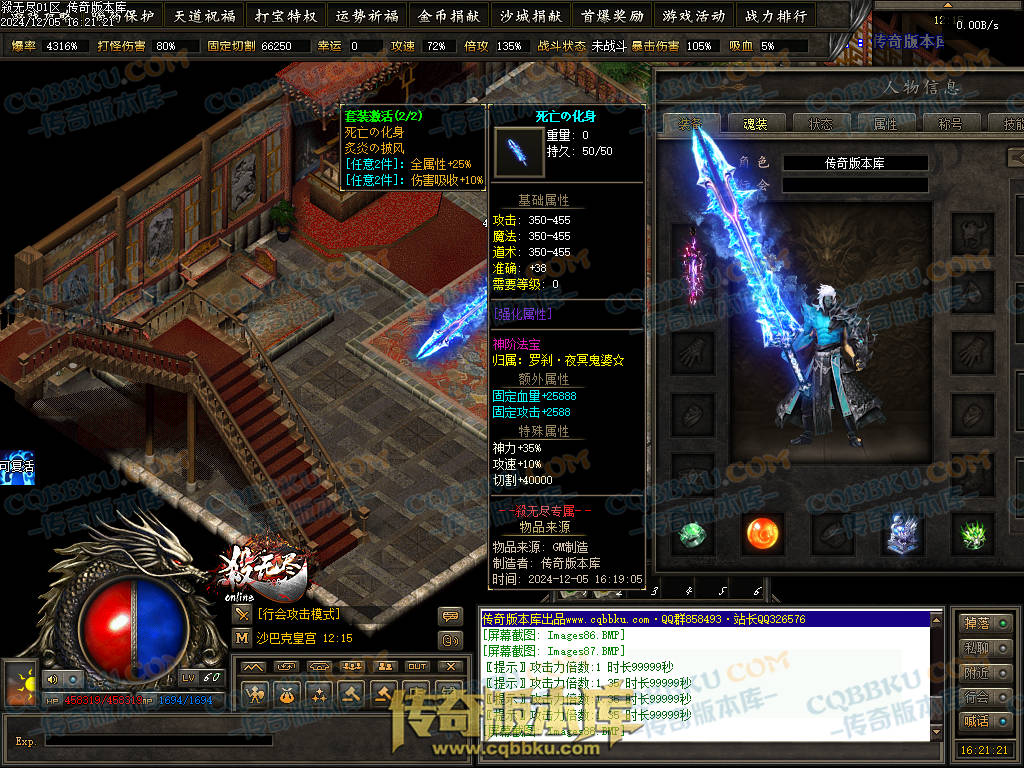Screen dimensions: 1024x768
Task: Choose the 沙城捐献 menu entry
Action: 530,15
